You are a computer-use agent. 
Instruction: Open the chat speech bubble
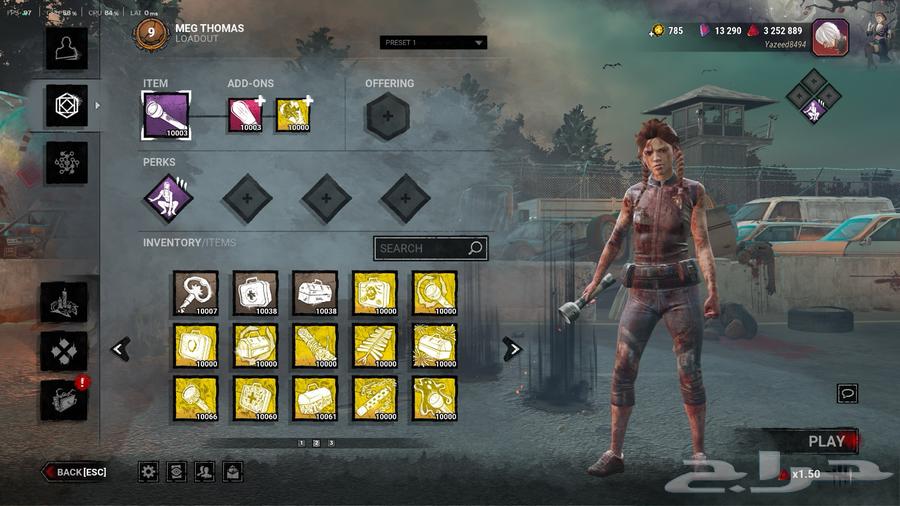[x=848, y=394]
